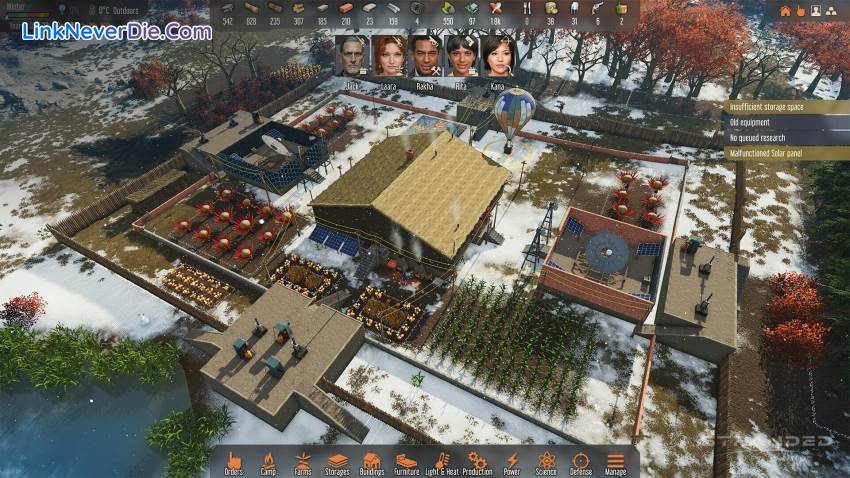
Task: Open the Camp build category
Action: 268,461
